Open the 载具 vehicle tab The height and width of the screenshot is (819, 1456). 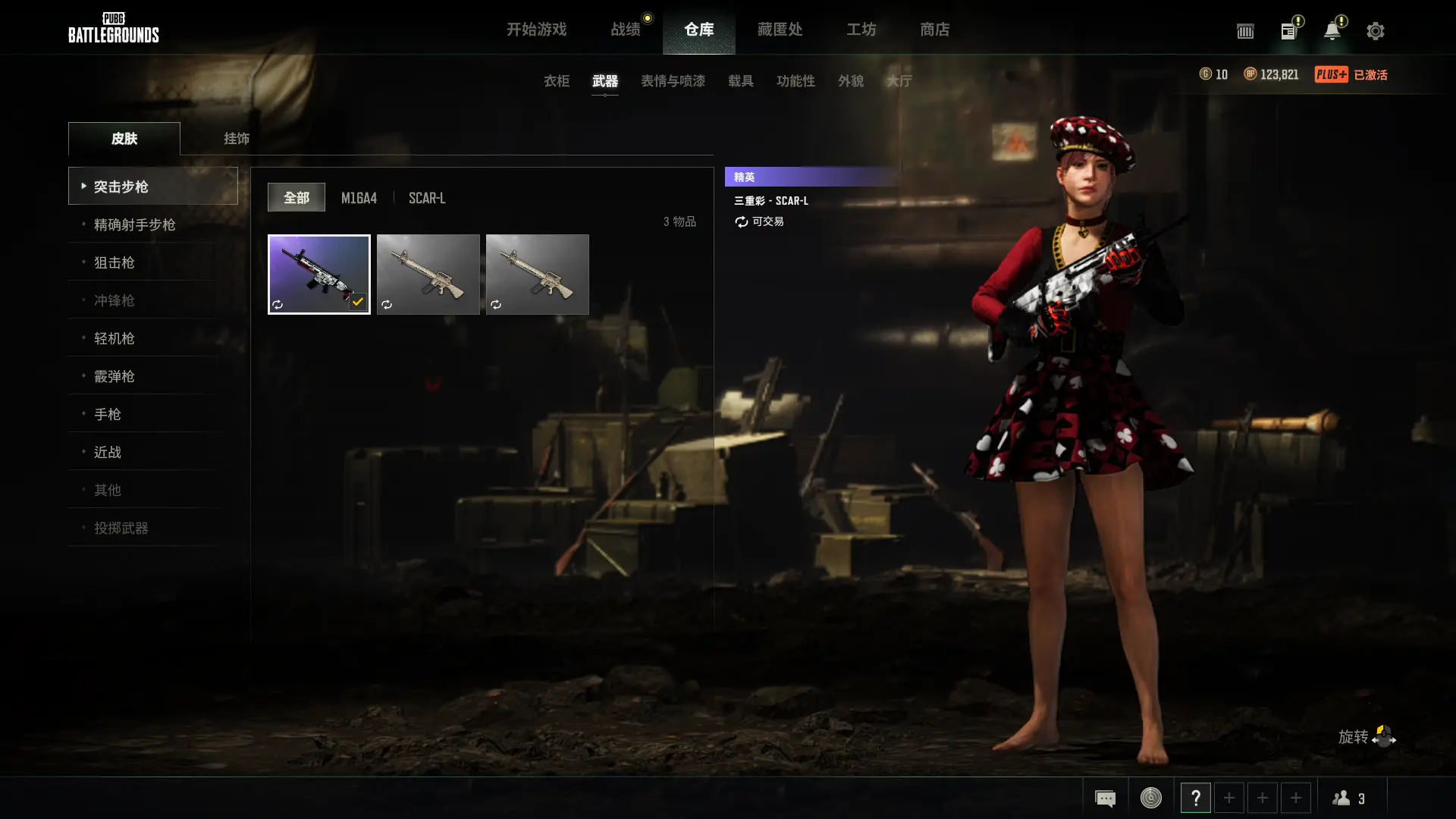[740, 81]
